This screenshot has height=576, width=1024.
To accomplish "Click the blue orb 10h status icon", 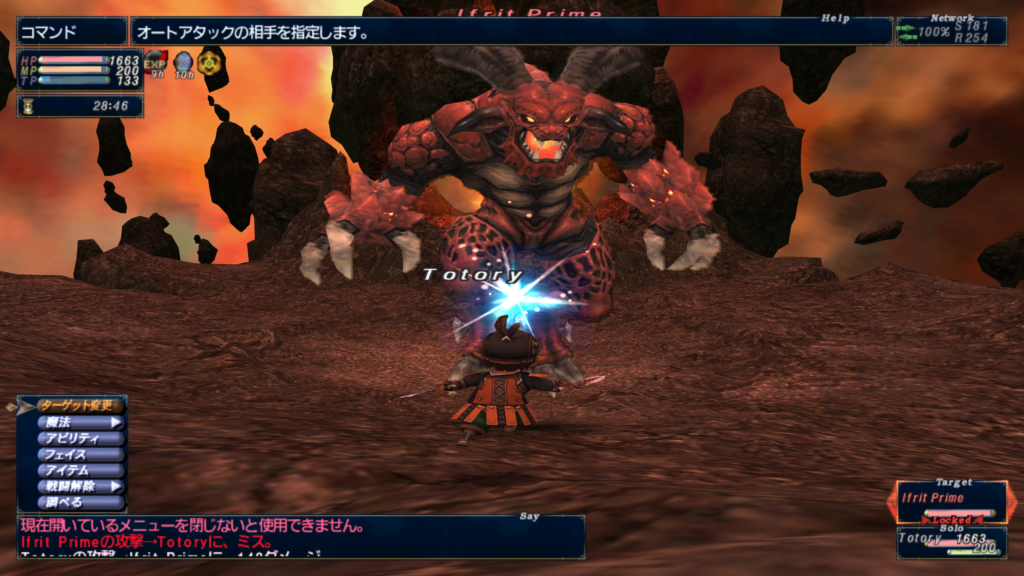I will pos(183,64).
